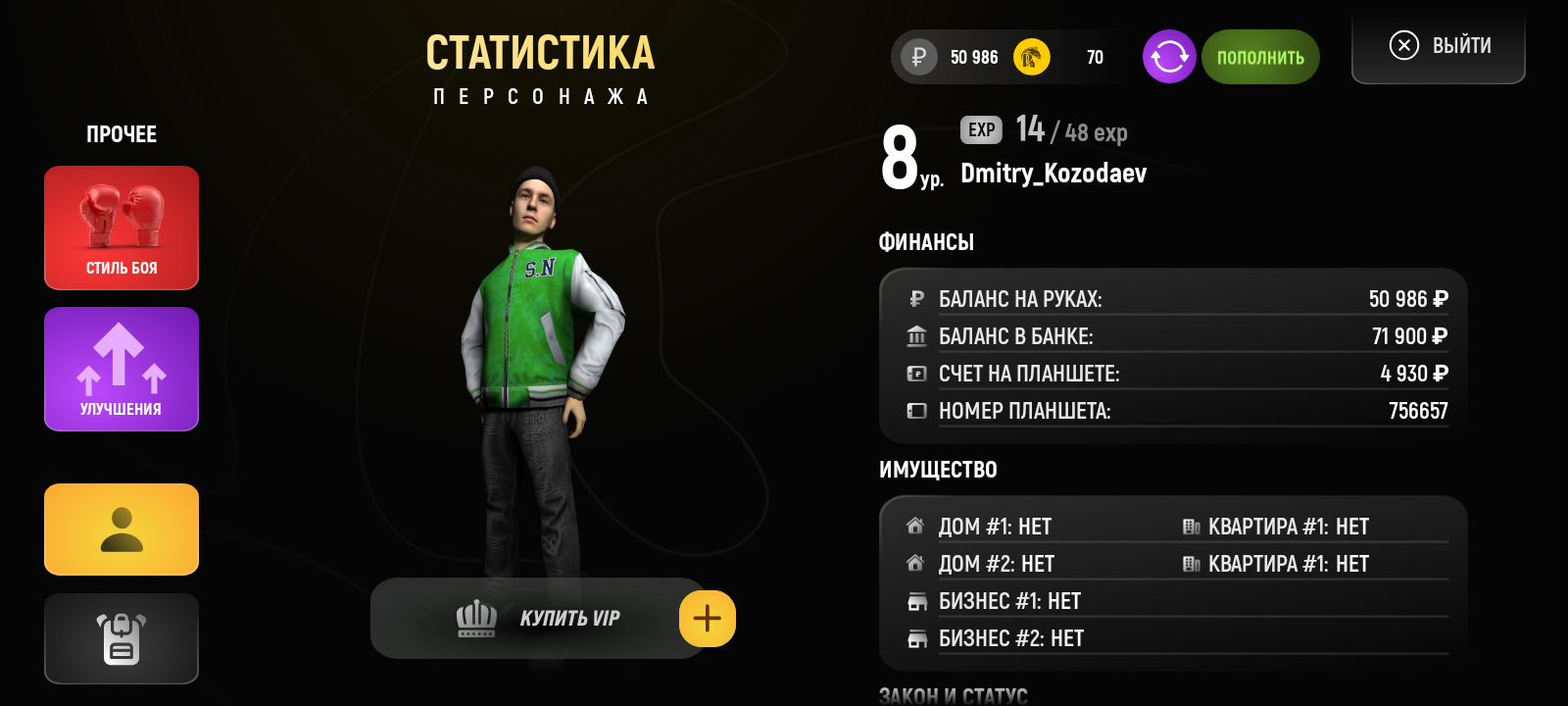Open the Стиль боя boxing gloves panel
1568x706 pixels.
(121, 227)
